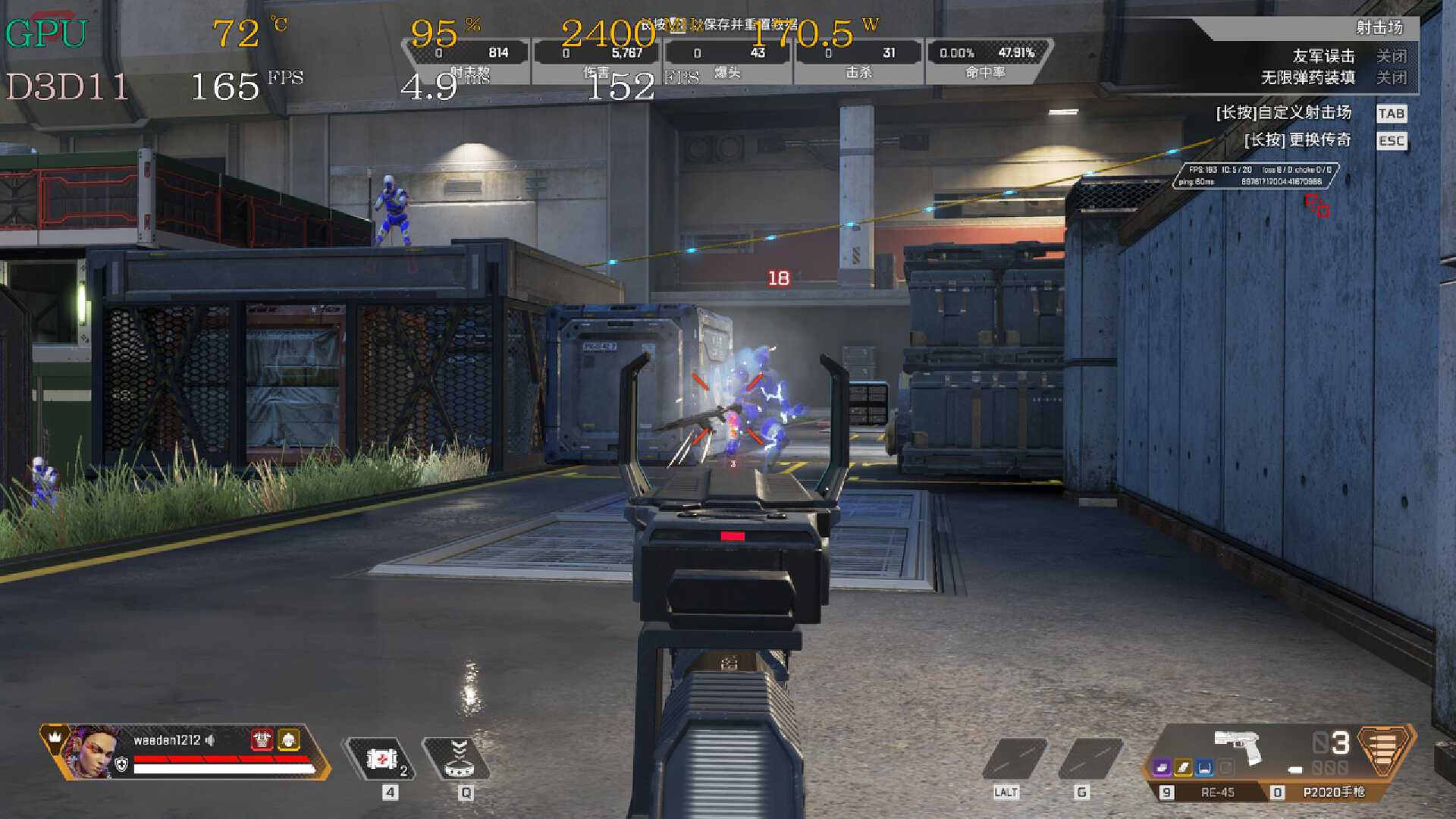Click the waeden1212 character portrait
Screen dimensions: 1456x819
95,753
